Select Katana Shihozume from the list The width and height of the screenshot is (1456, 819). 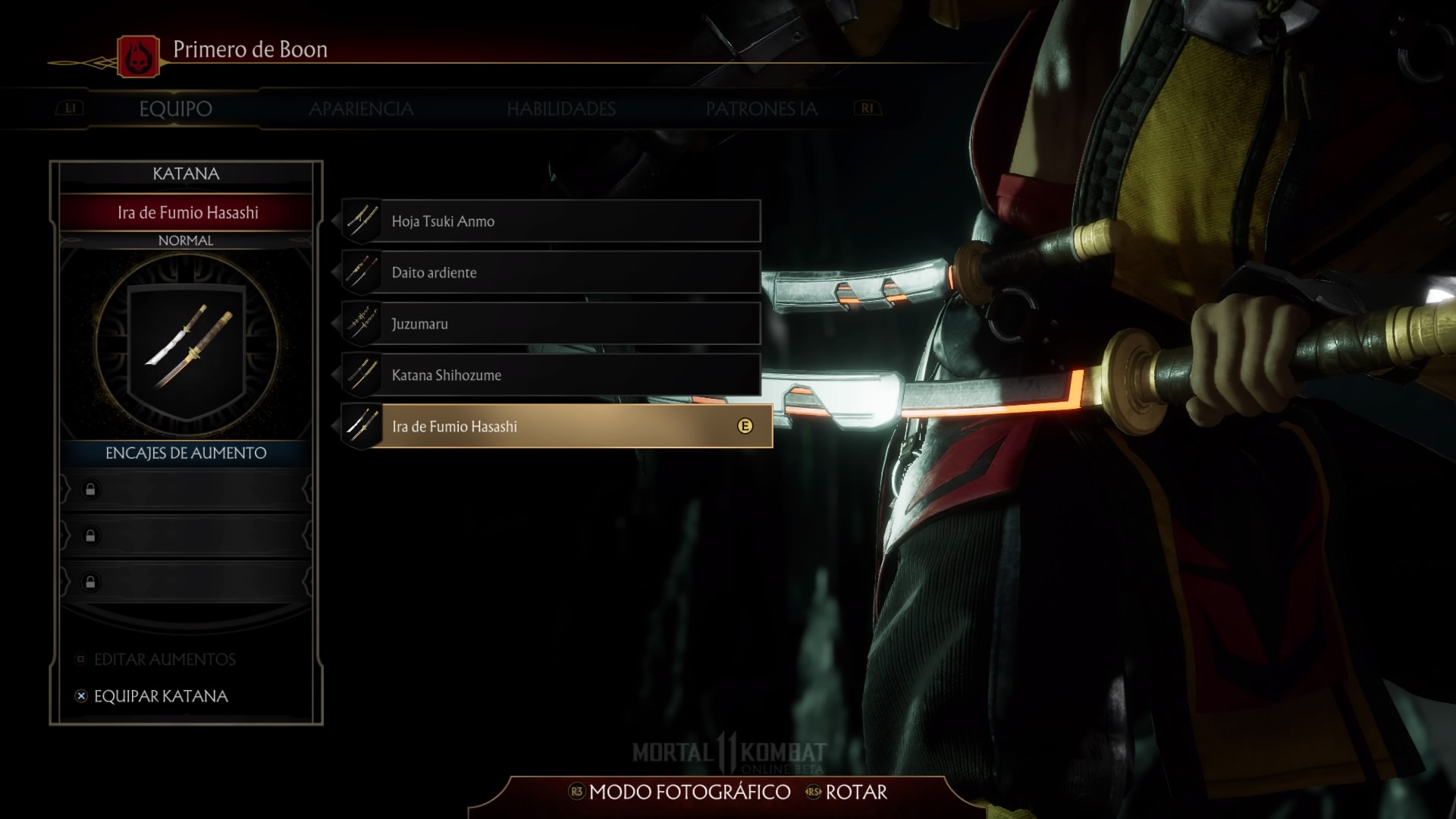(551, 375)
